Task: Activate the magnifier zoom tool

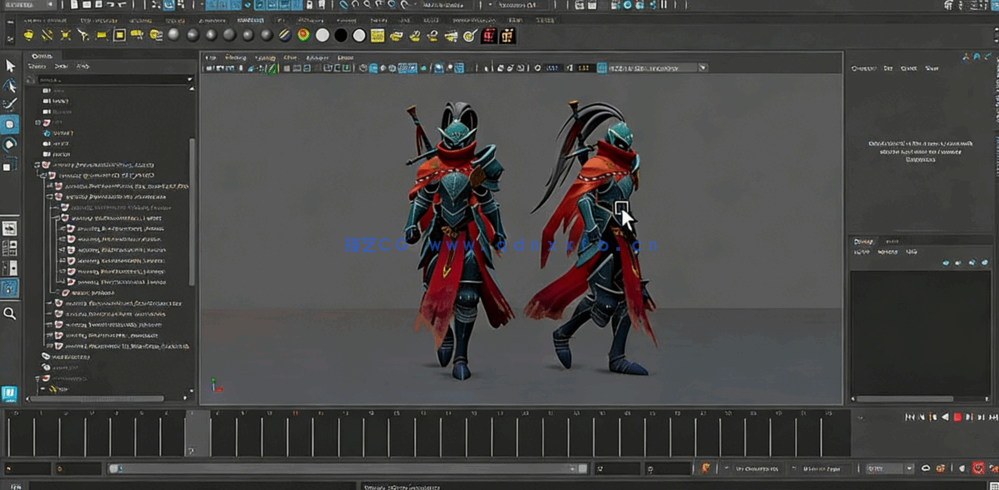Action: click(x=10, y=314)
